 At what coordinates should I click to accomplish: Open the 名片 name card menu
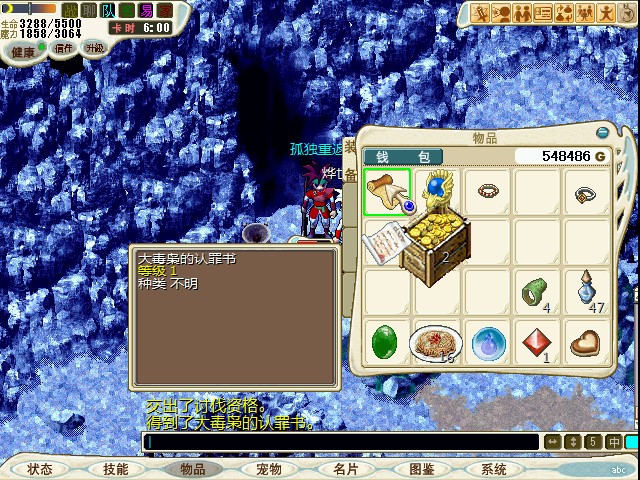click(x=346, y=469)
